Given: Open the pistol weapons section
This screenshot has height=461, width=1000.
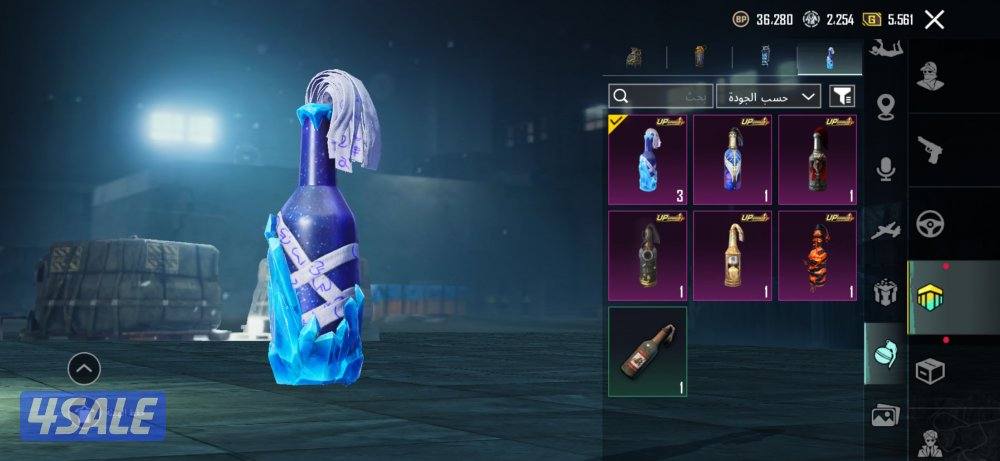Looking at the screenshot, I should point(931,149).
